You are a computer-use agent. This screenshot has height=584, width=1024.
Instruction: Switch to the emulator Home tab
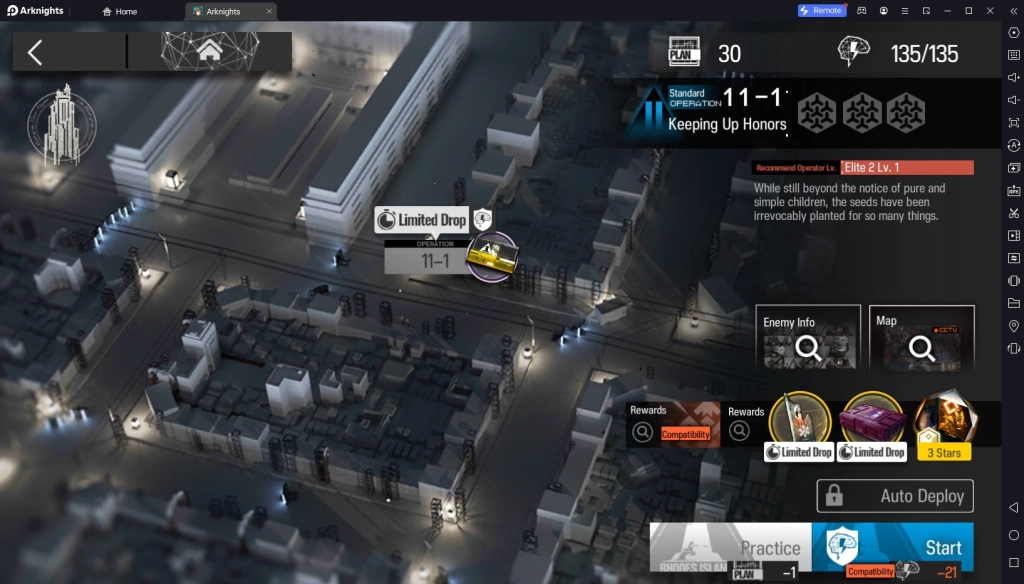point(120,11)
